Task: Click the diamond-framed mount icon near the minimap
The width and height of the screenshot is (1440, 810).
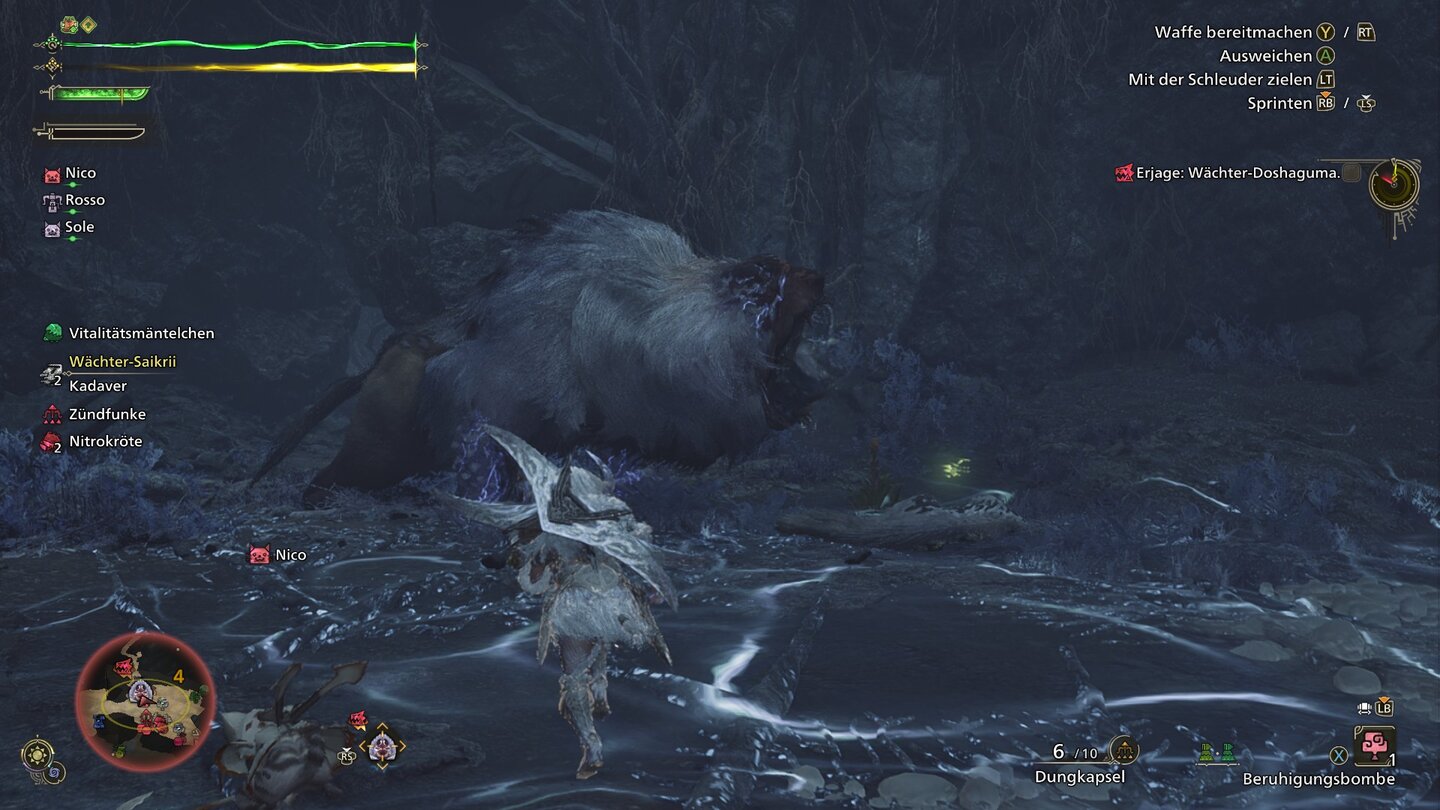Action: pyautogui.click(x=381, y=746)
